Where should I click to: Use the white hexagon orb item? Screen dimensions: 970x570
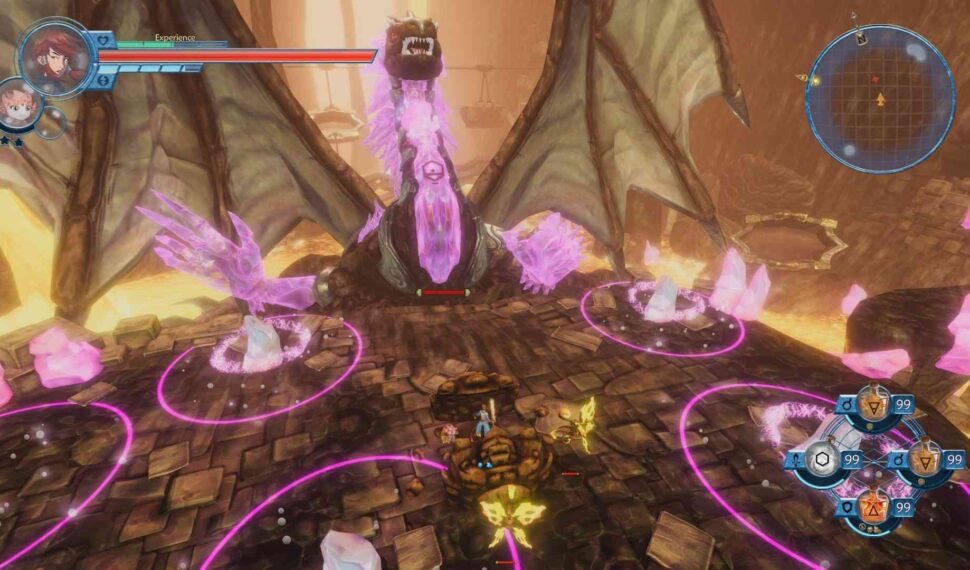coord(822,459)
